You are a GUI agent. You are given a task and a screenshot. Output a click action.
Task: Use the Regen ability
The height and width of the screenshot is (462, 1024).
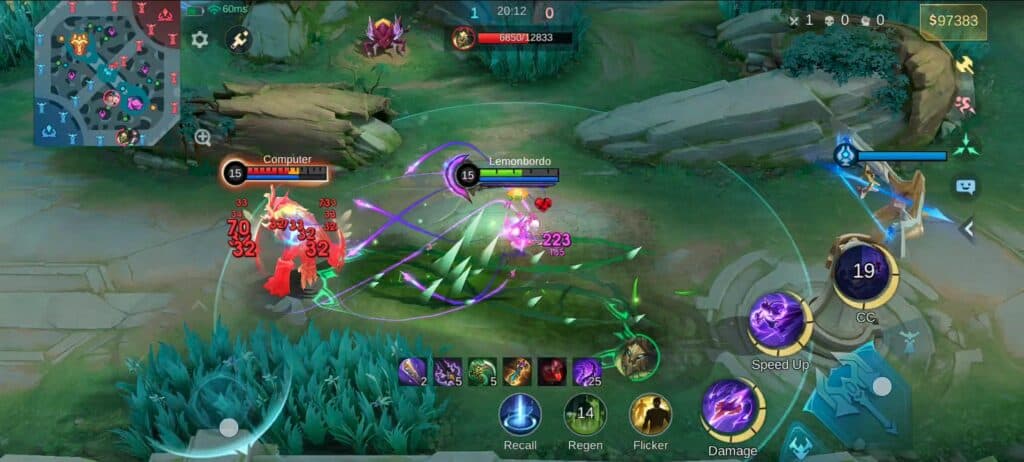pos(585,414)
